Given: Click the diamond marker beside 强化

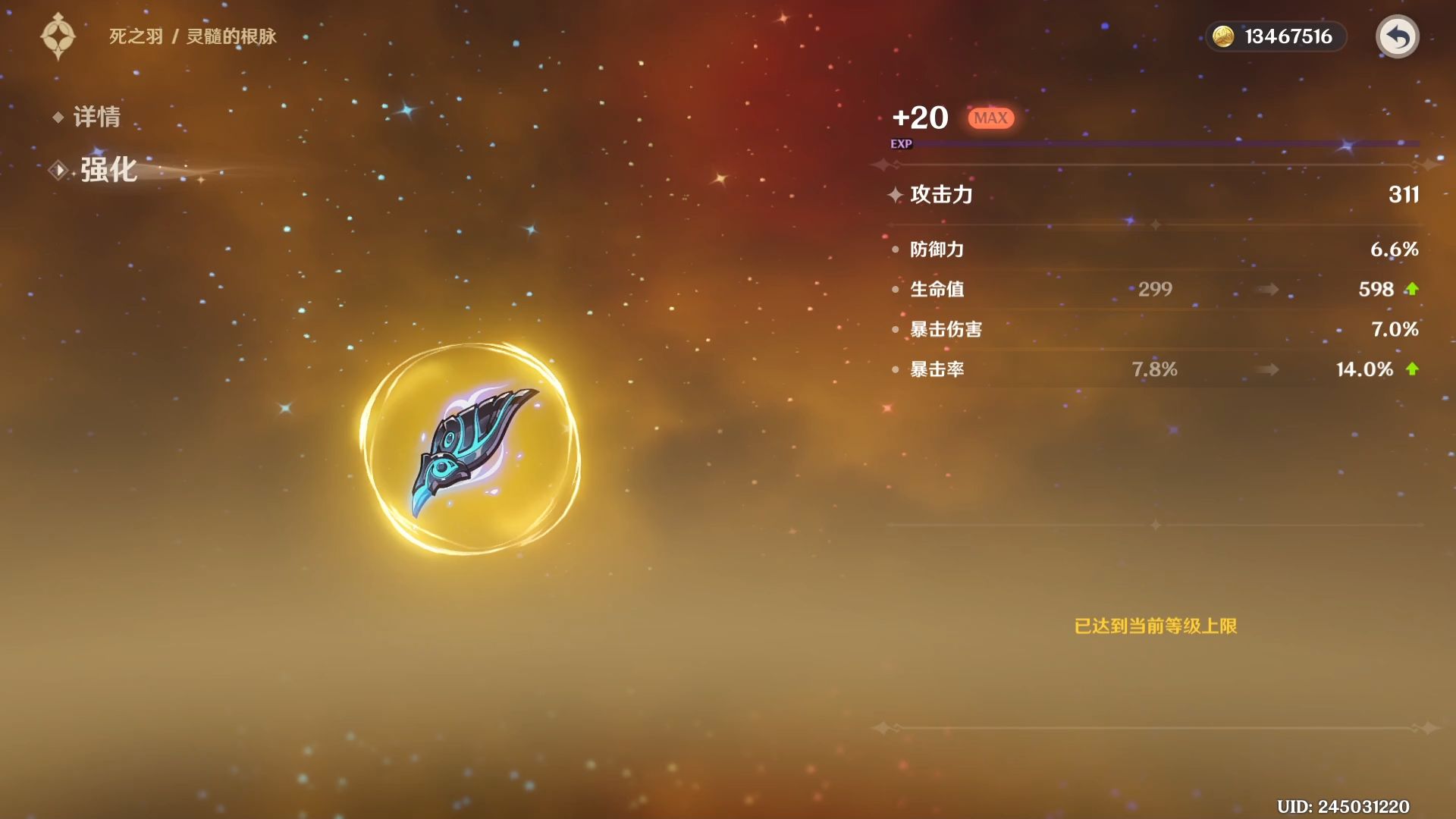Looking at the screenshot, I should (58, 170).
